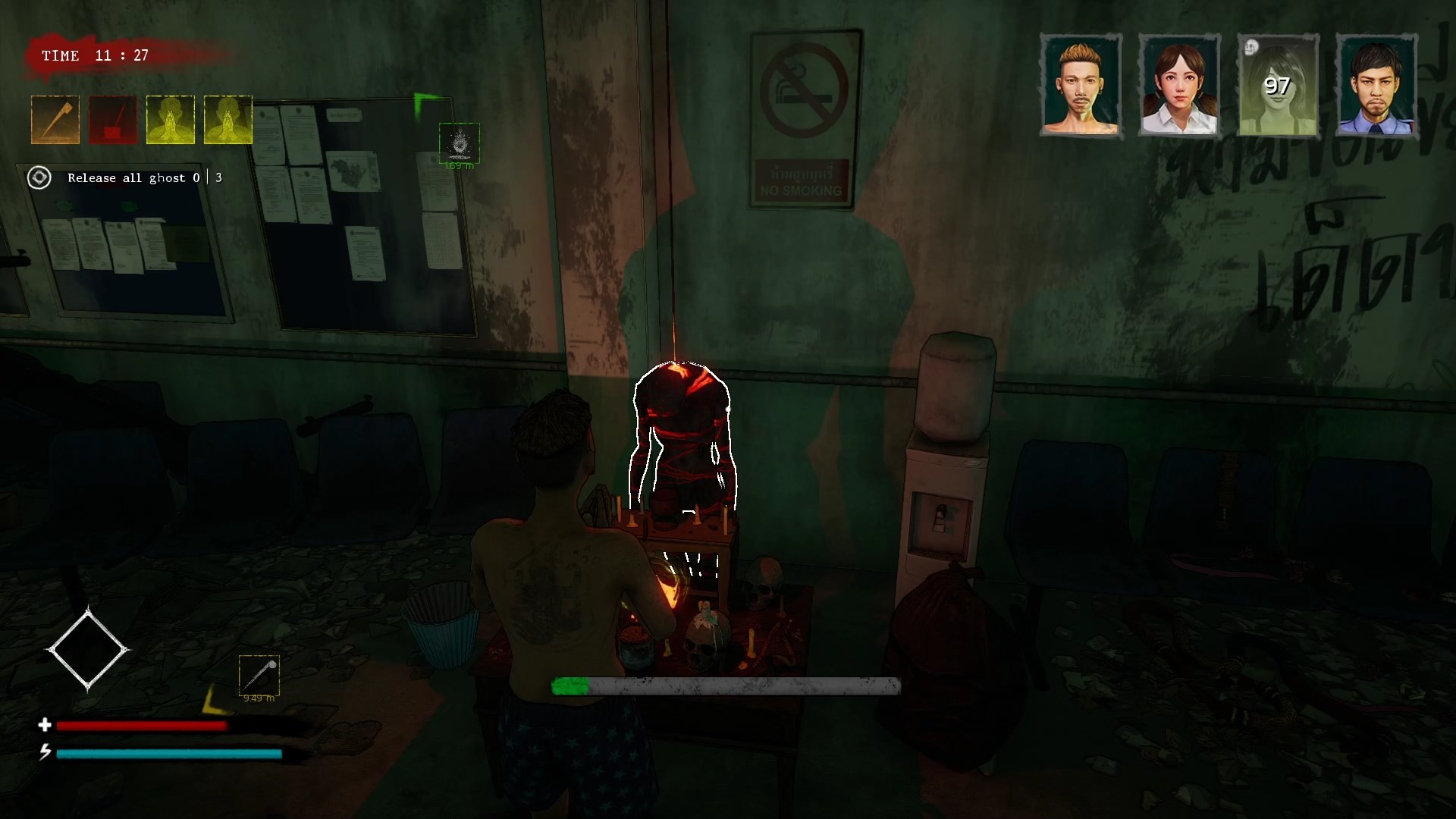Image resolution: width=1456 pixels, height=819 pixels.
Task: Click the compass objective icon beside Release all ghost
Action: pos(39,177)
